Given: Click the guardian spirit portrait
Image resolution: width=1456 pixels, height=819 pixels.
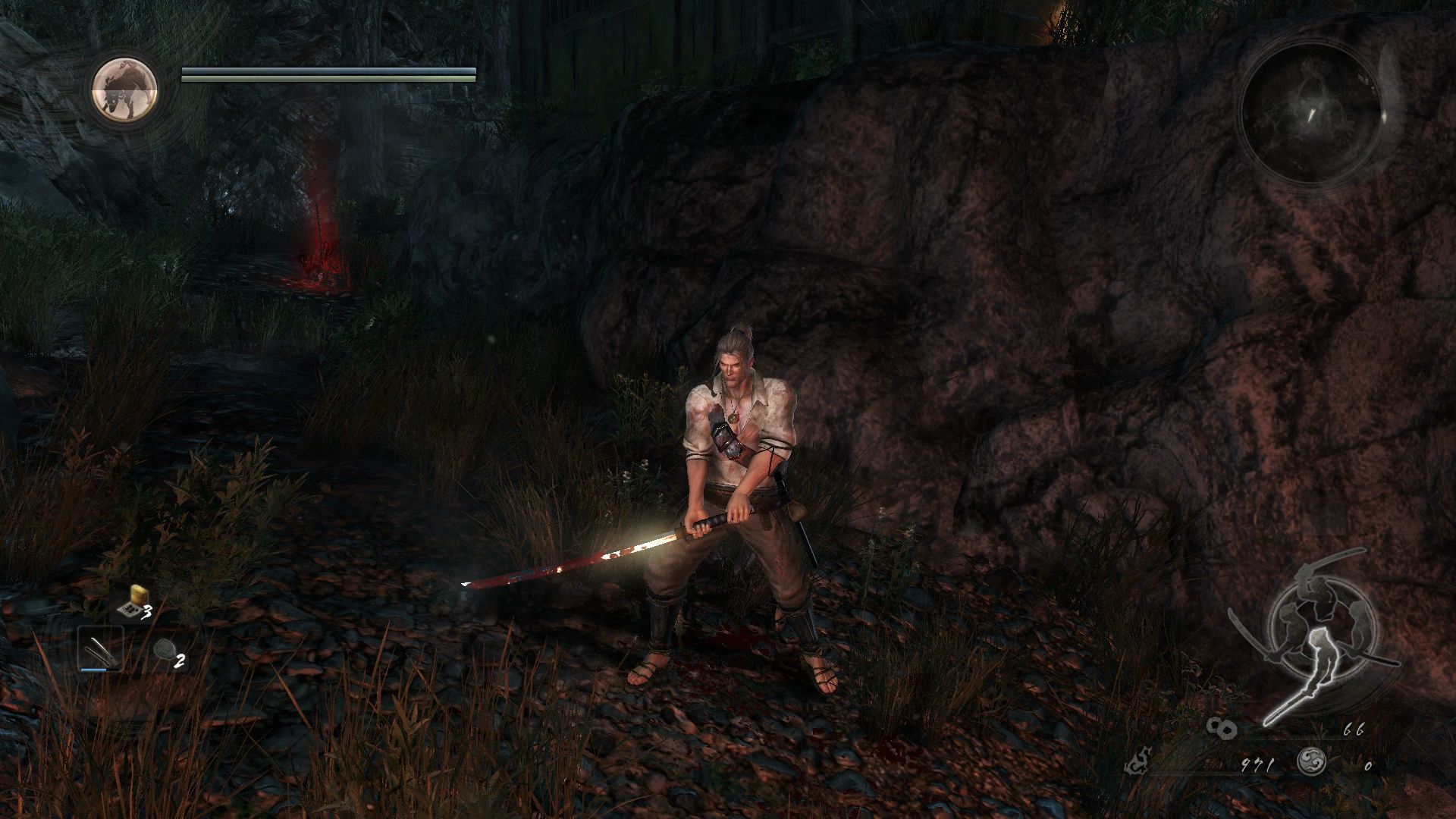Looking at the screenshot, I should (125, 89).
